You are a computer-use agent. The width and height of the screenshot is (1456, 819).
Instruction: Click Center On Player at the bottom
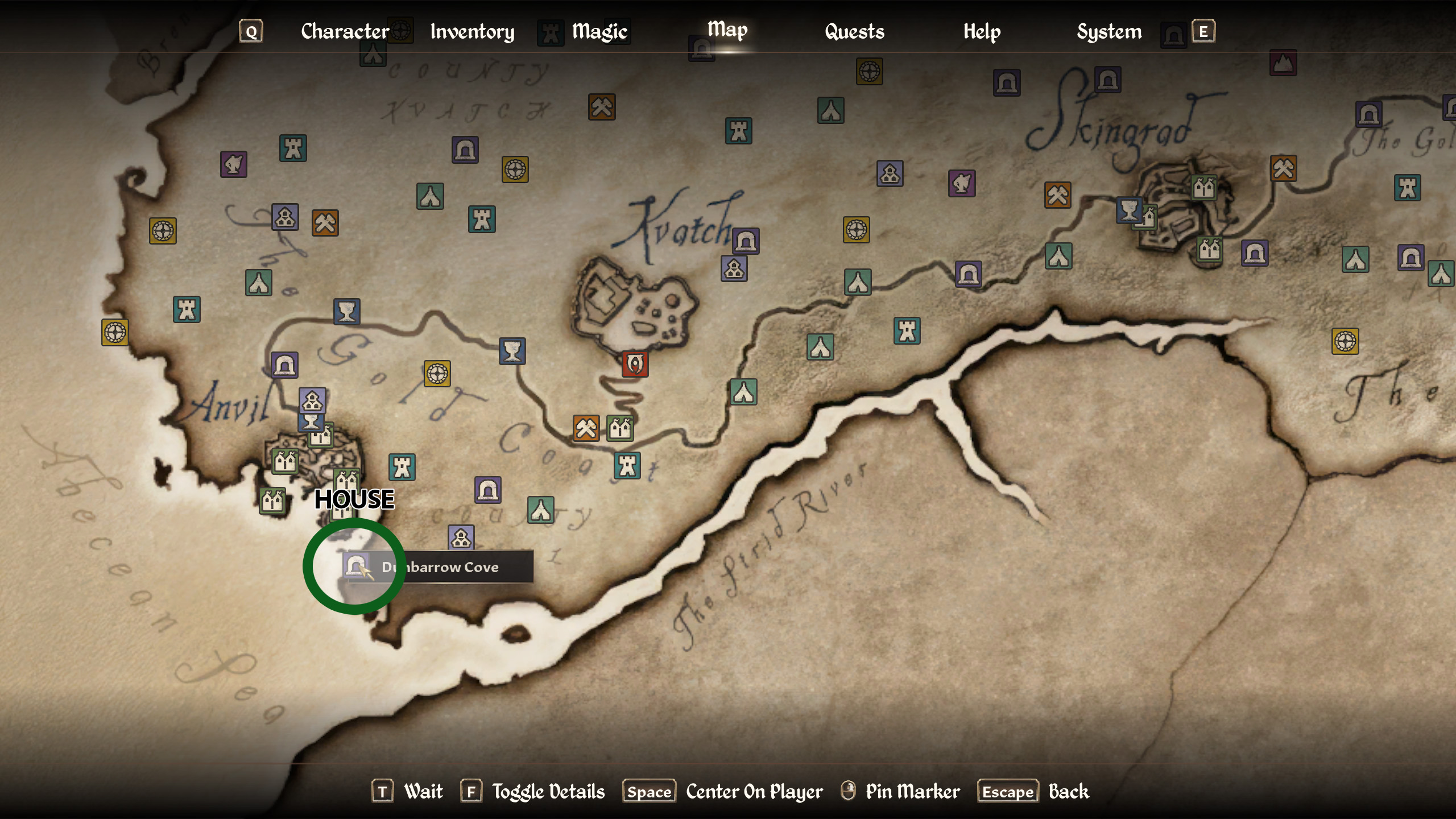(x=754, y=791)
